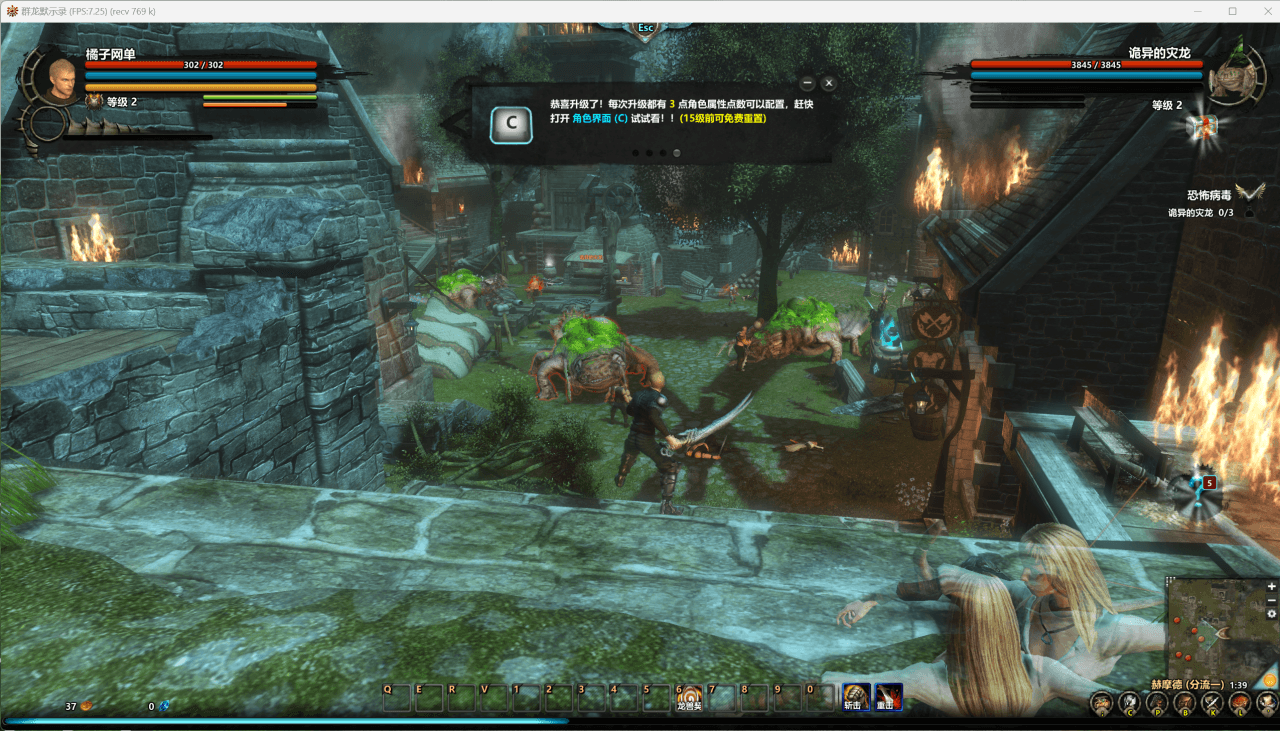Select the player portrait 橘子网单

(x=62, y=80)
